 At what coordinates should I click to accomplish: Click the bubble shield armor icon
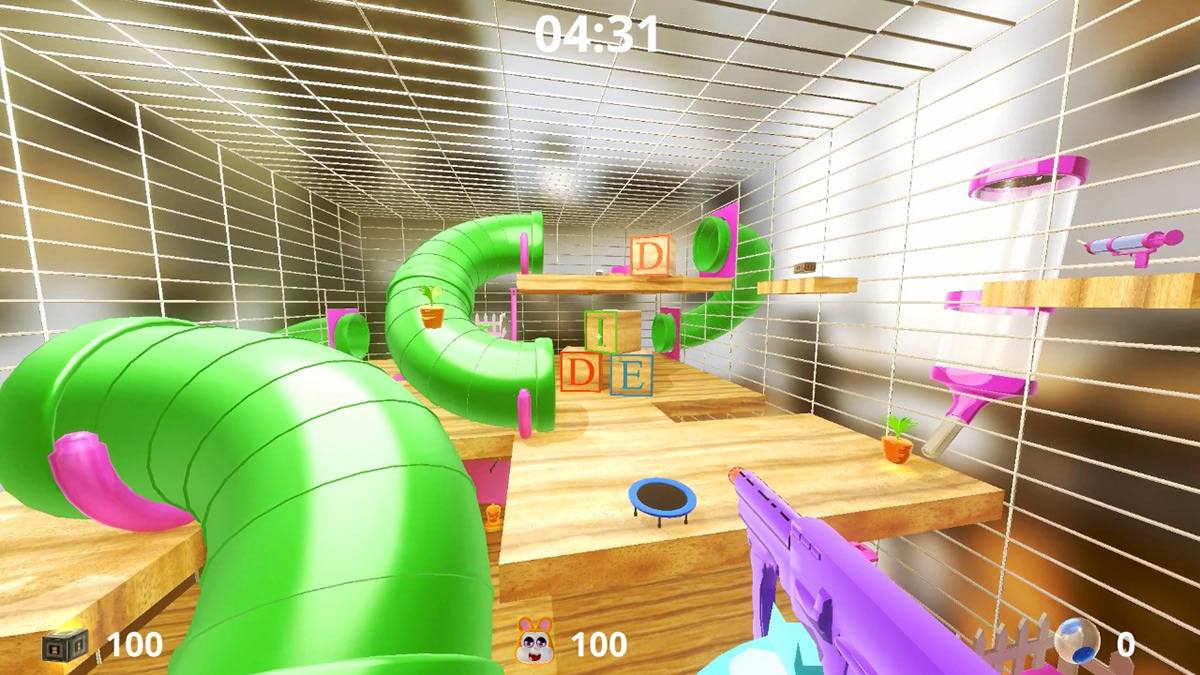coord(1077,640)
